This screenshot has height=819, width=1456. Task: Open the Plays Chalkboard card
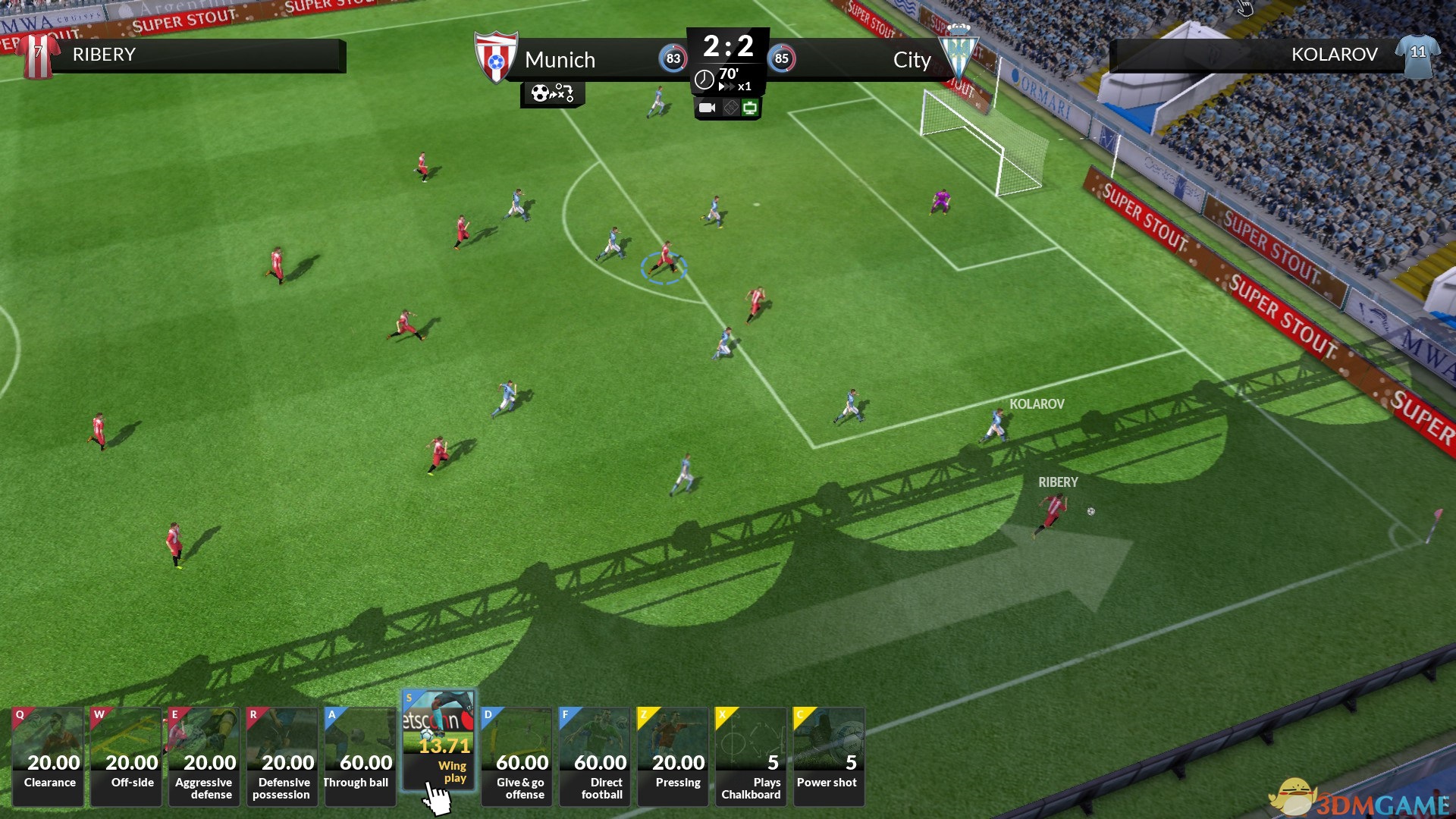[x=751, y=756]
